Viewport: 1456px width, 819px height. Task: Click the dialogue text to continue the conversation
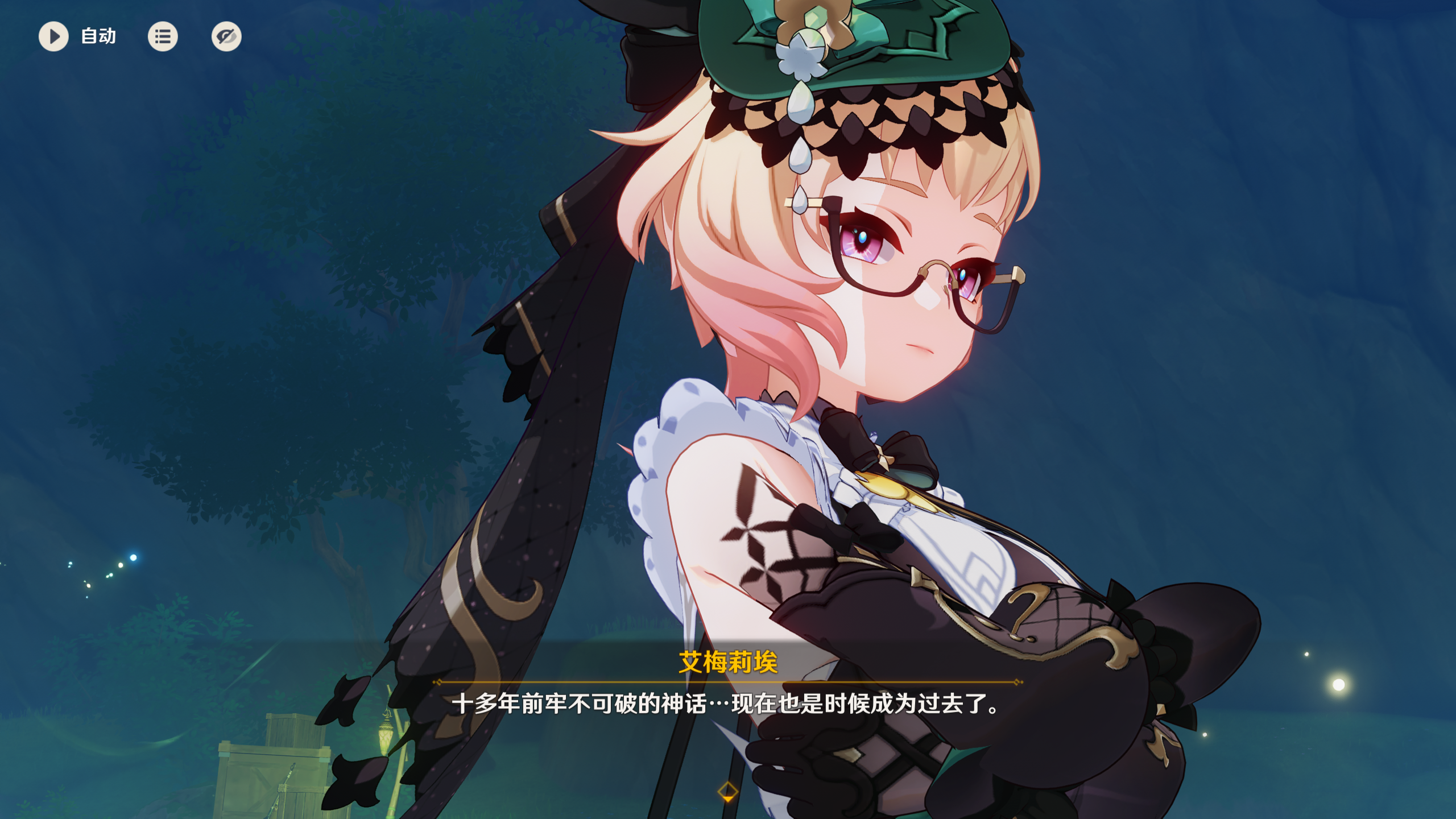[728, 705]
